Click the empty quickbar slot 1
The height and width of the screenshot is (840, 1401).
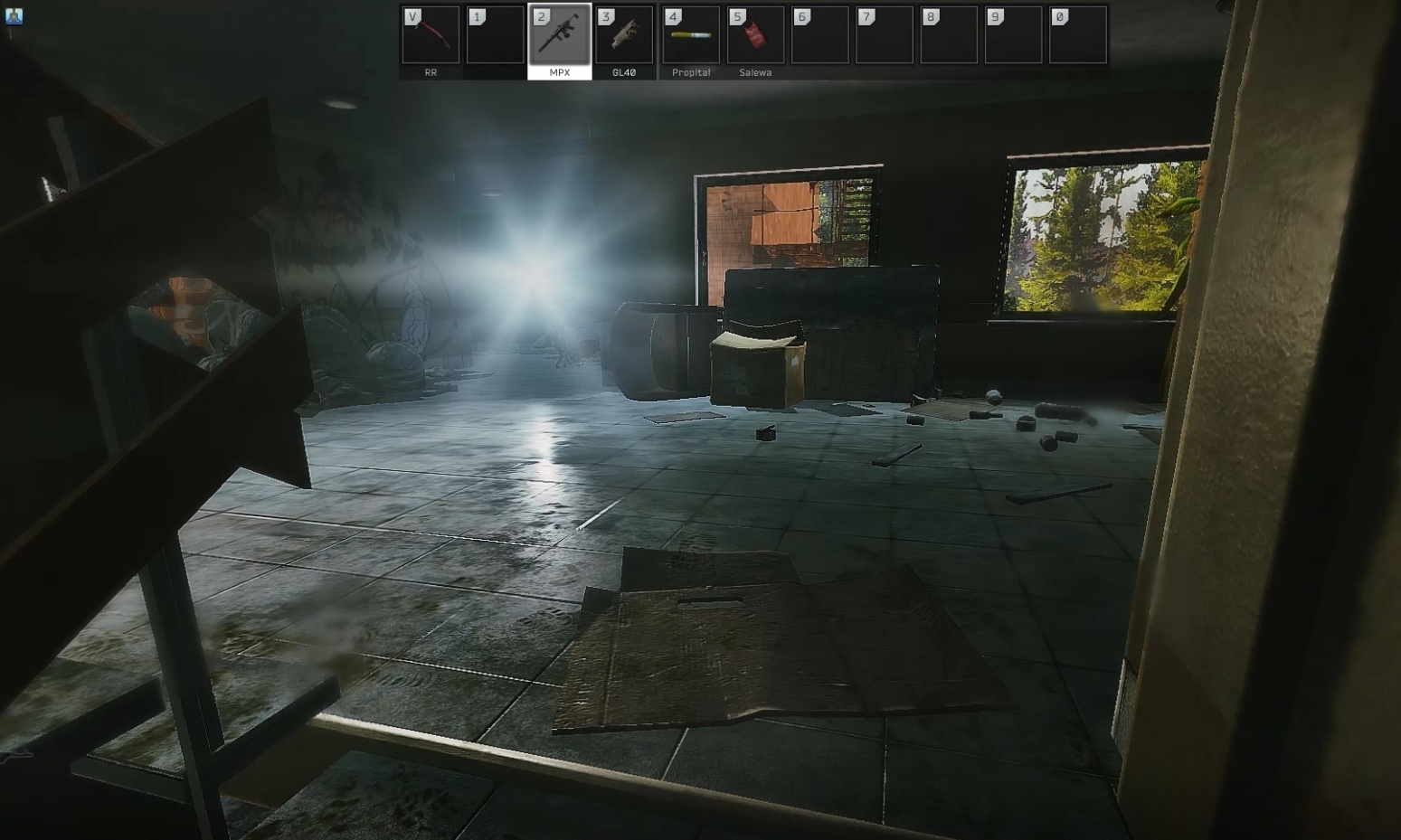(495, 35)
